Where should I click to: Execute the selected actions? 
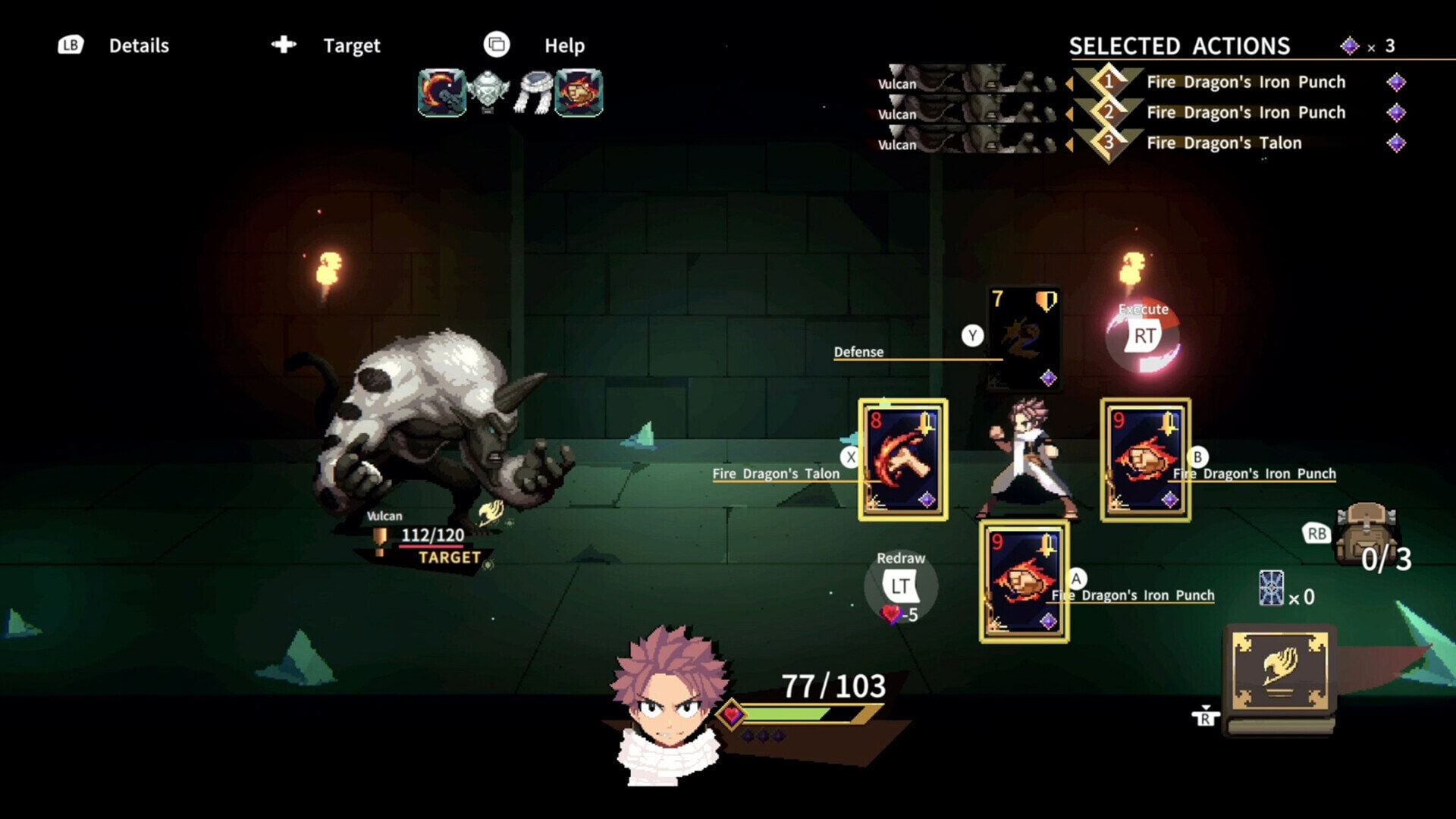pos(1144,335)
